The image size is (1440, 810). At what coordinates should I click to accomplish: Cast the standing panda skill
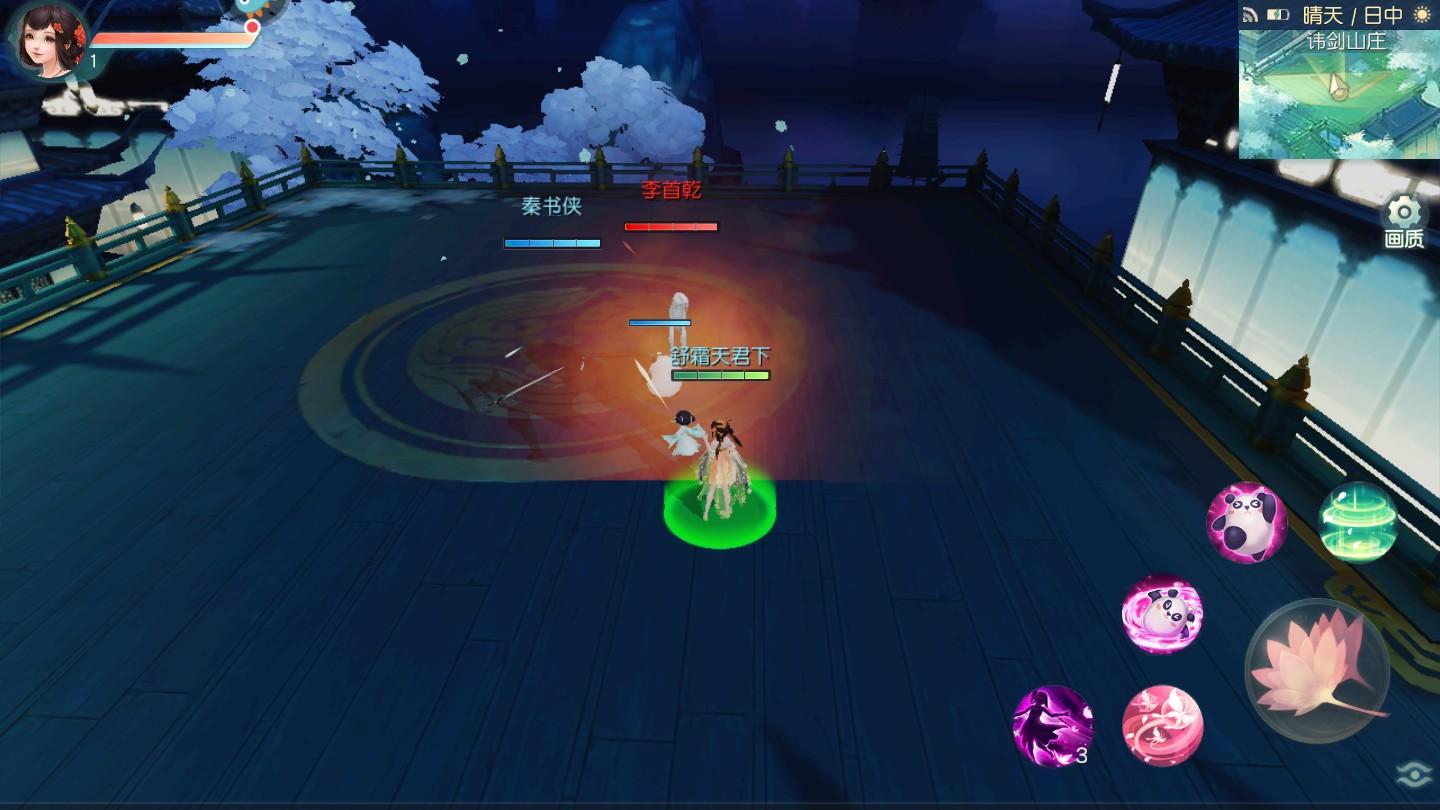point(1245,522)
